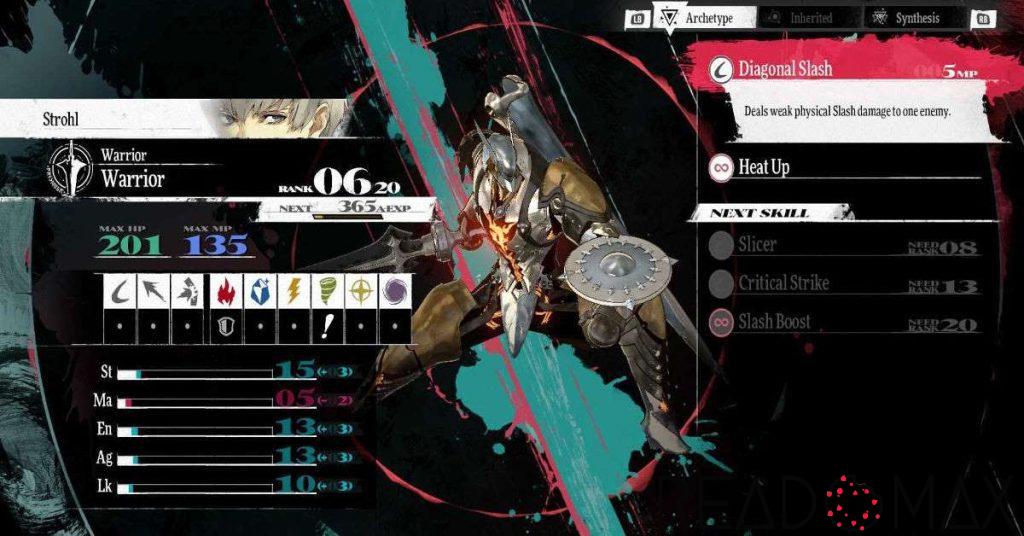This screenshot has height=536, width=1024.
Task: Select the slash crescent affinity icon
Action: tap(121, 290)
